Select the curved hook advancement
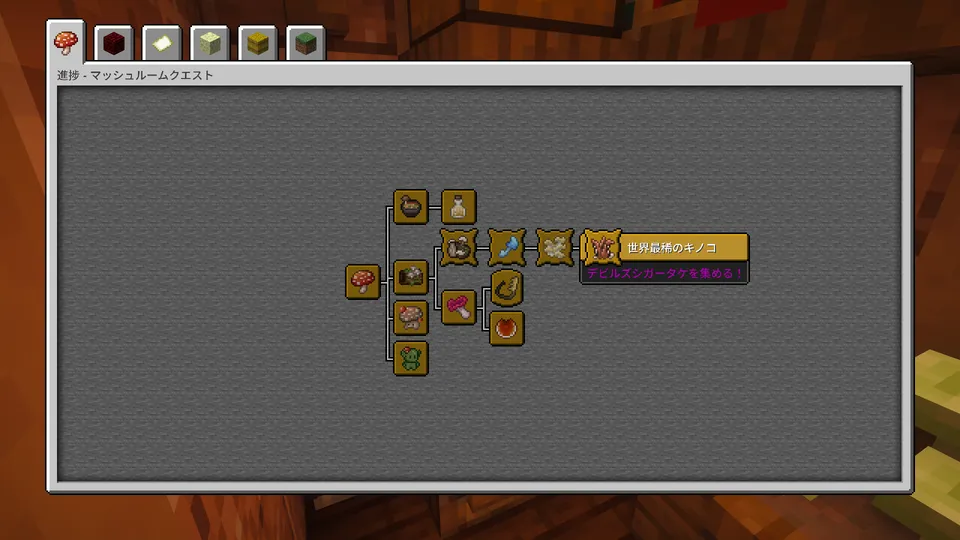Screen dimensions: 960x540 click(507, 288)
